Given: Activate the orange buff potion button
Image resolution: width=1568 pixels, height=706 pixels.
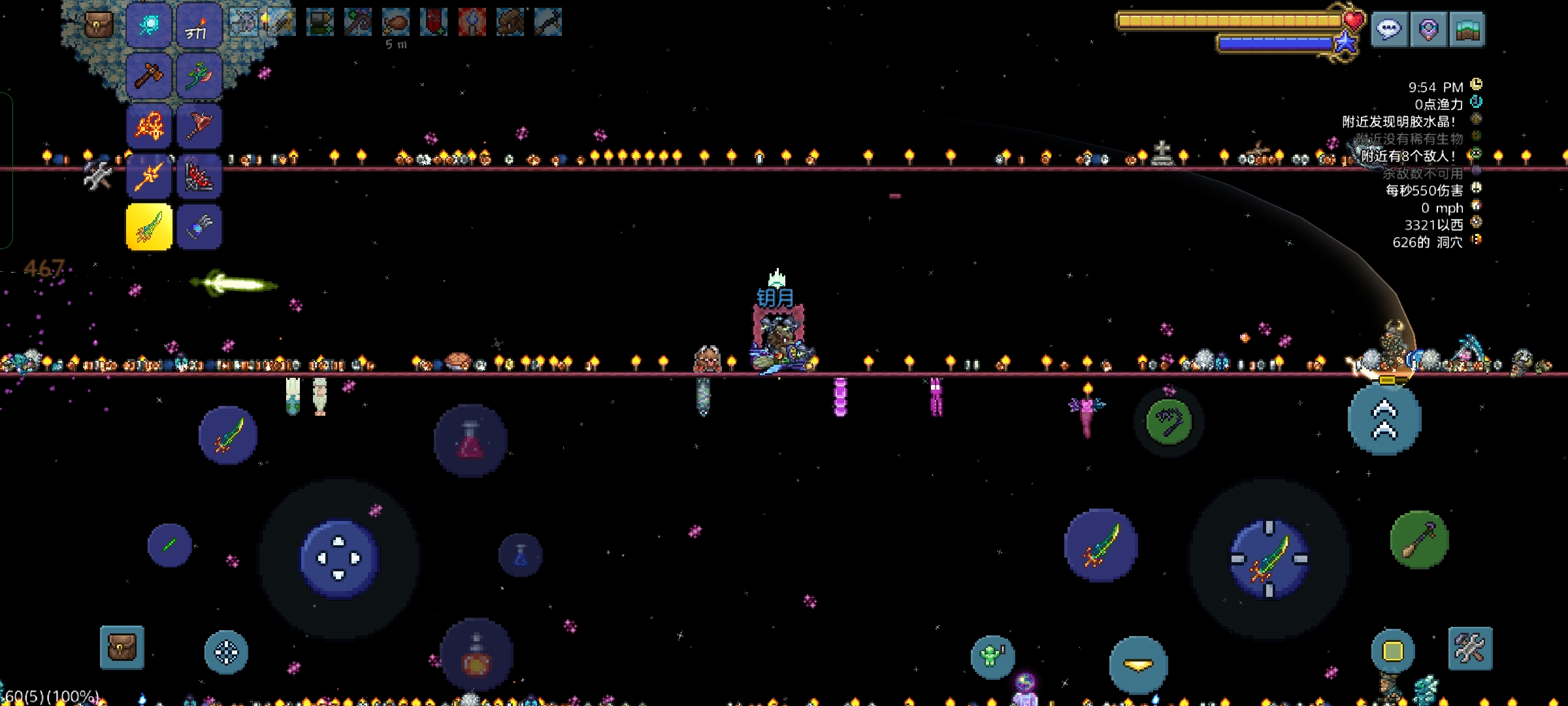Looking at the screenshot, I should (x=476, y=656).
